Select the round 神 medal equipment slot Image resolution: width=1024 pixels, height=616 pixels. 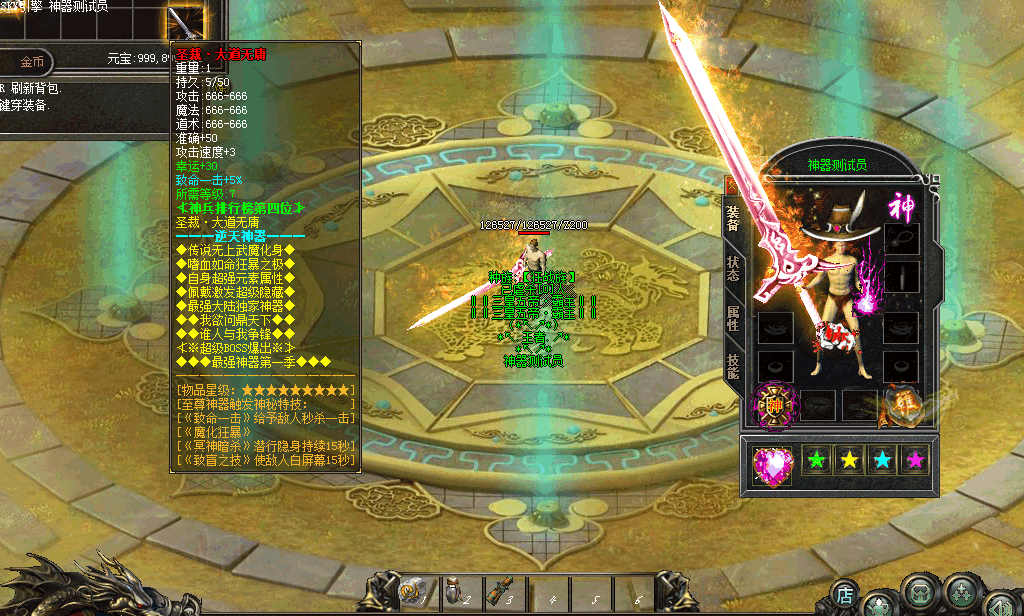774,405
